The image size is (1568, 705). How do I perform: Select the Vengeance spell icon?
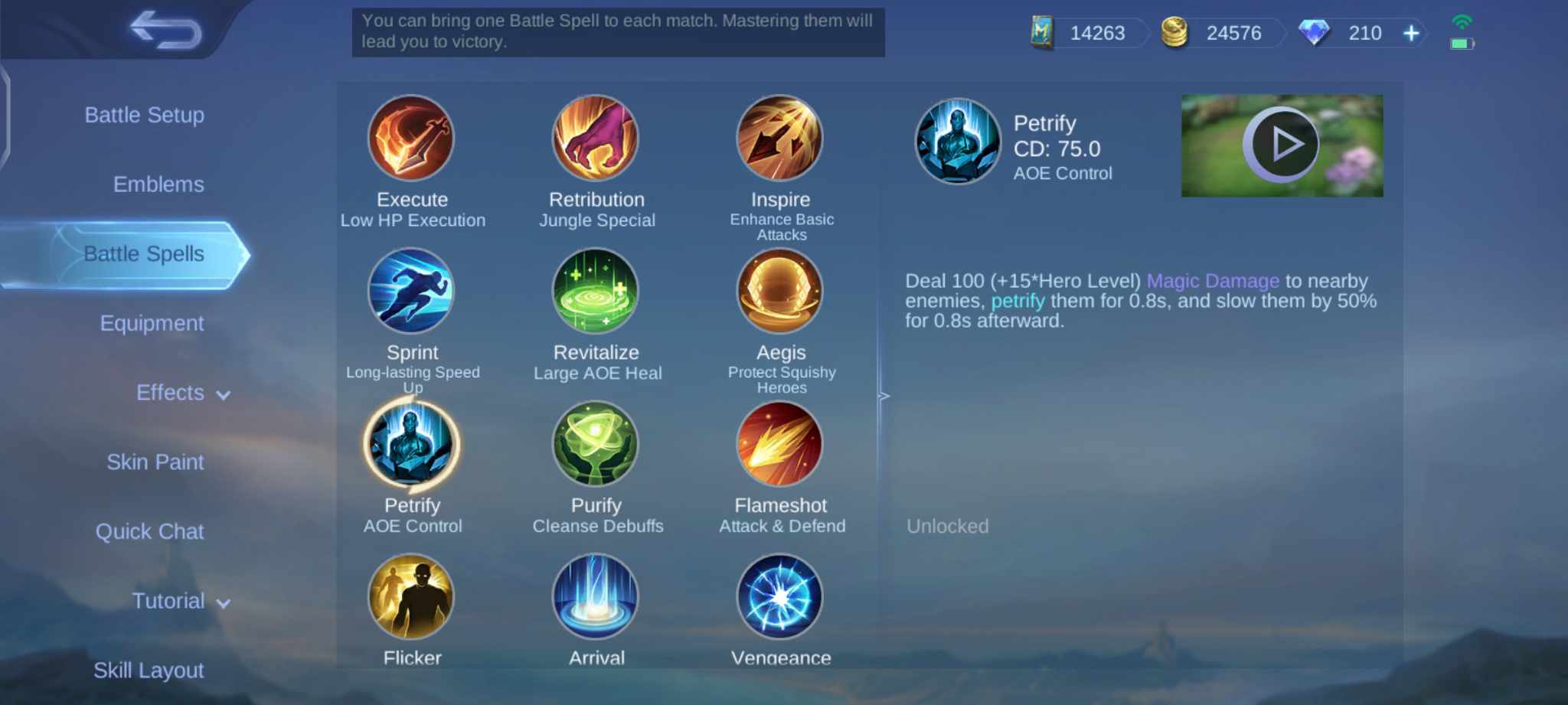click(780, 597)
